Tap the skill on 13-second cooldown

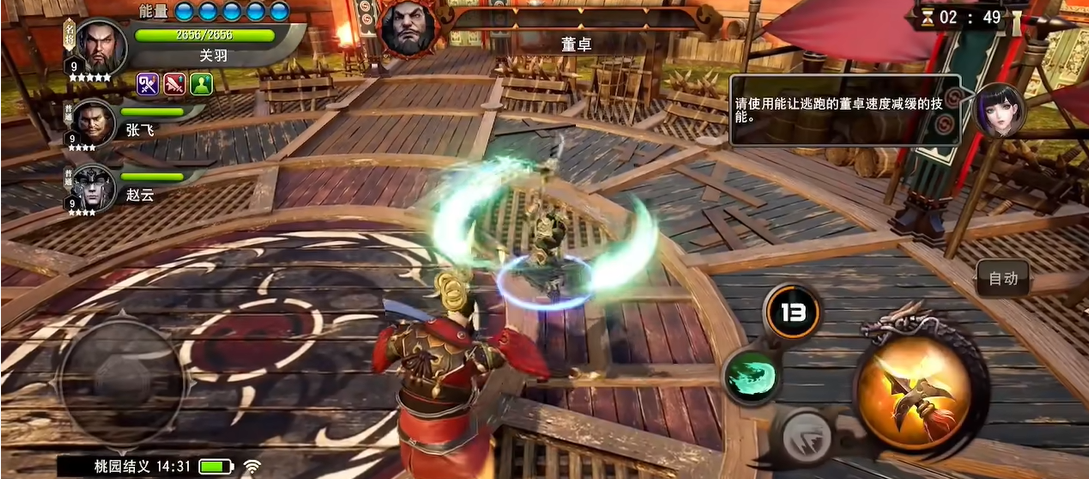792,312
